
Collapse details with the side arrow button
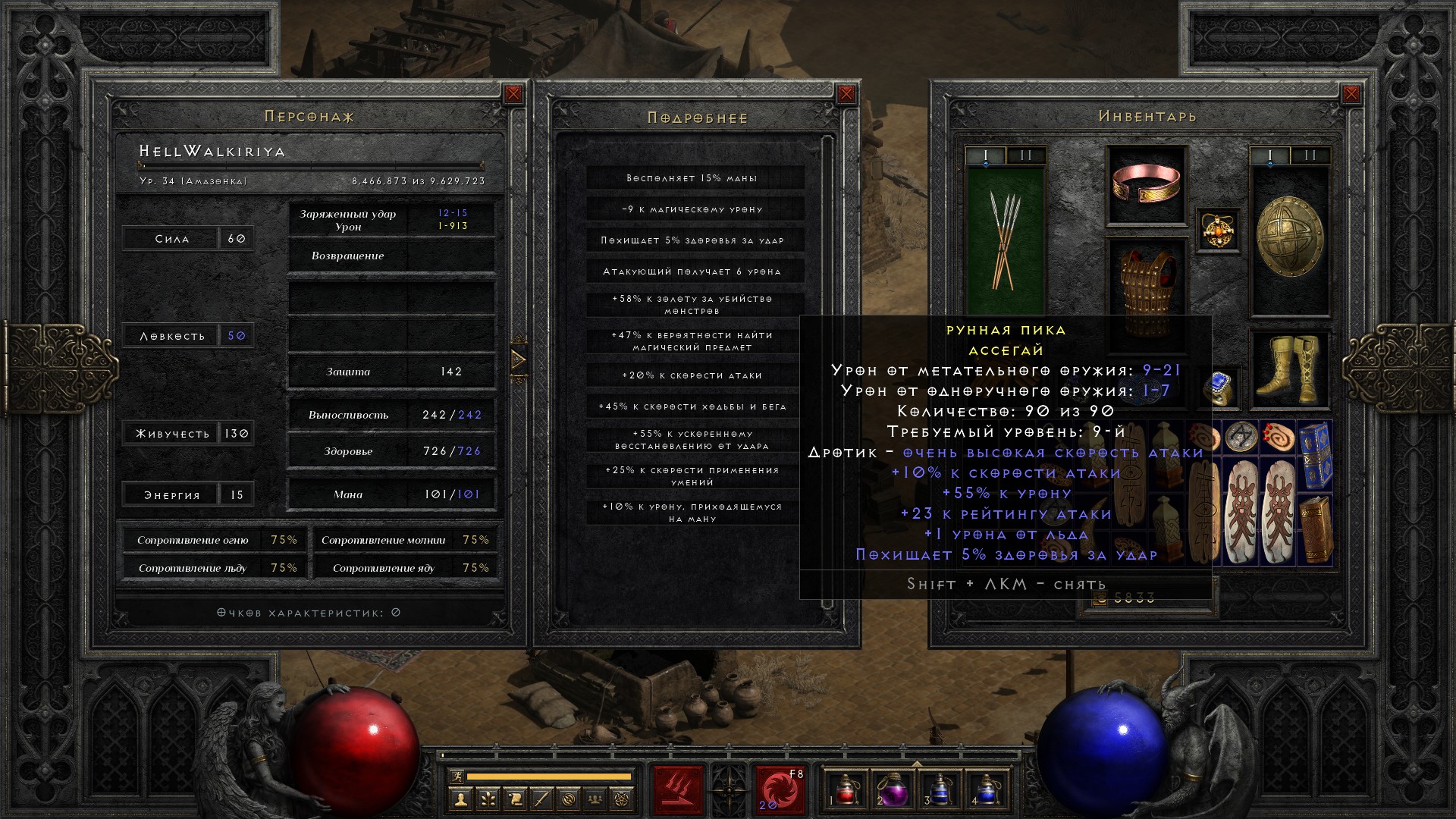519,359
